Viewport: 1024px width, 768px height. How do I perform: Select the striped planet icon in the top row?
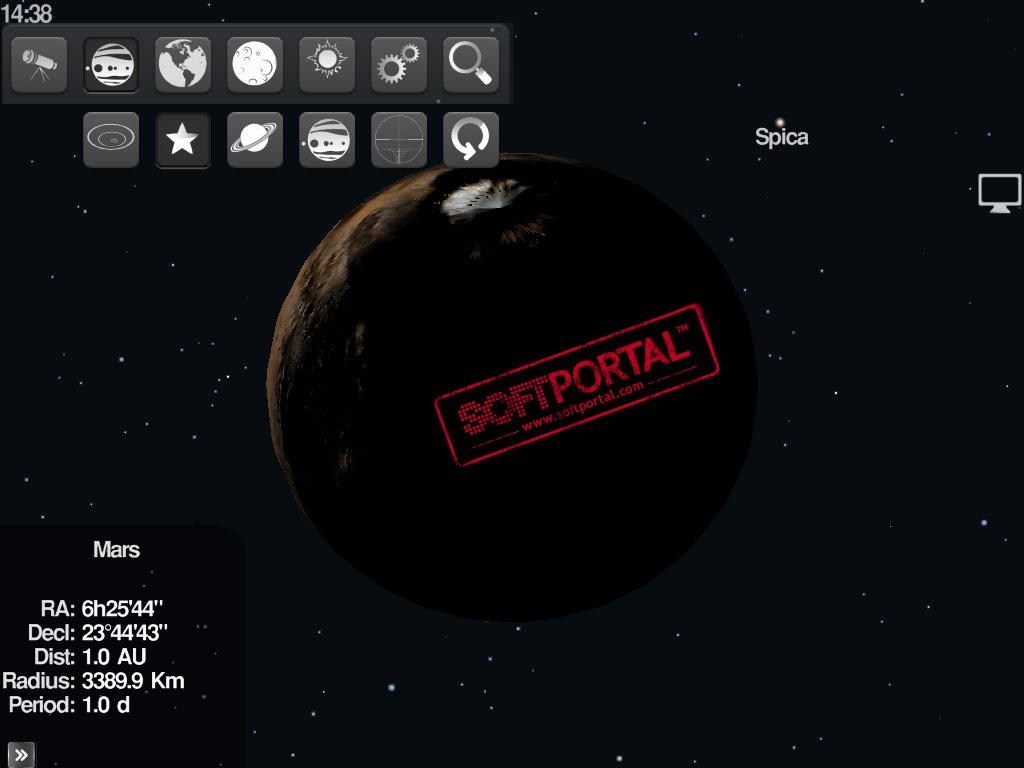111,65
